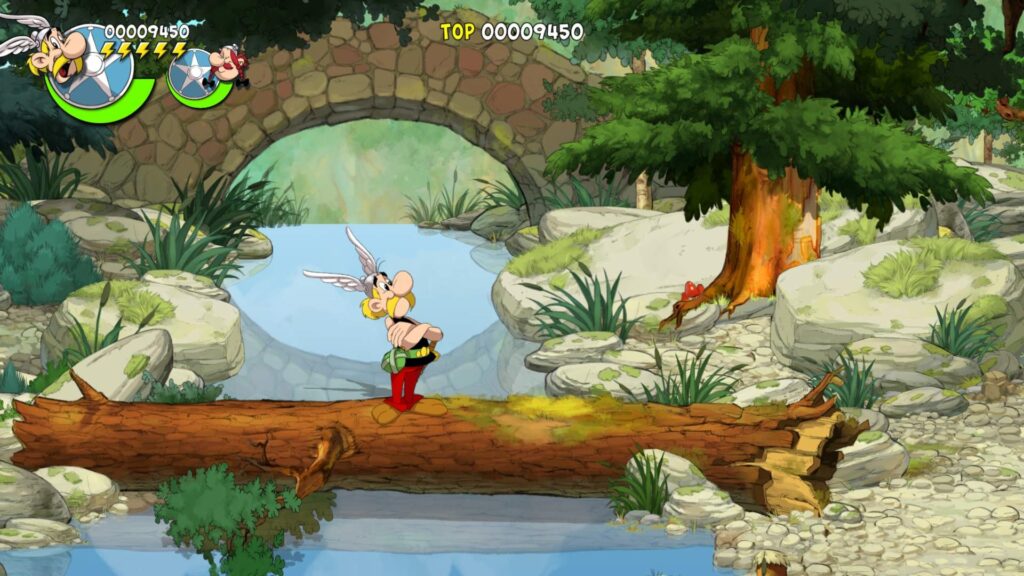Screen dimensions: 1024x576
Task: Click the Obelix character portrait
Action: point(229,62)
